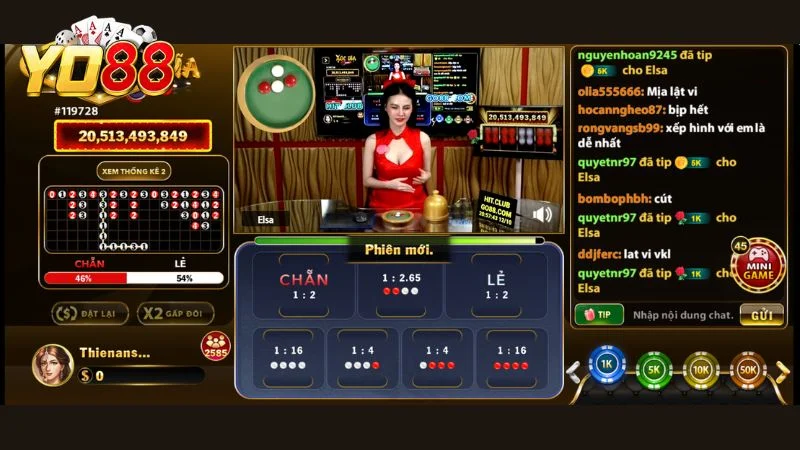
Task: Pick the 50K orange chip
Action: [x=747, y=369]
